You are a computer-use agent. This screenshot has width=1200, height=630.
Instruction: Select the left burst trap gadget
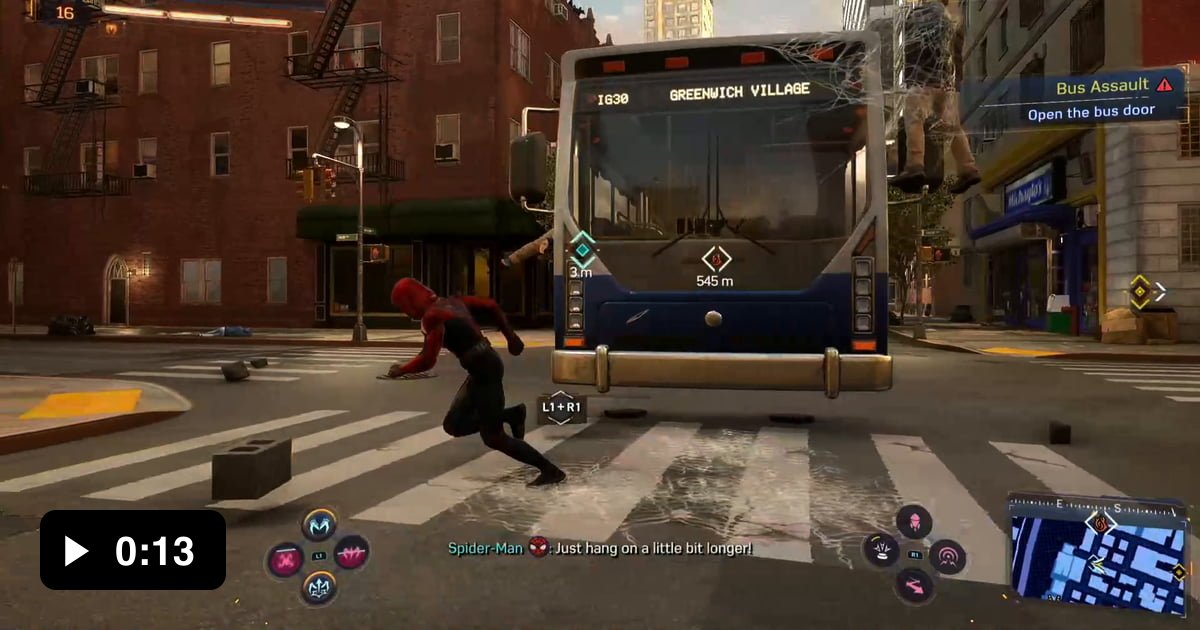pos(881,550)
